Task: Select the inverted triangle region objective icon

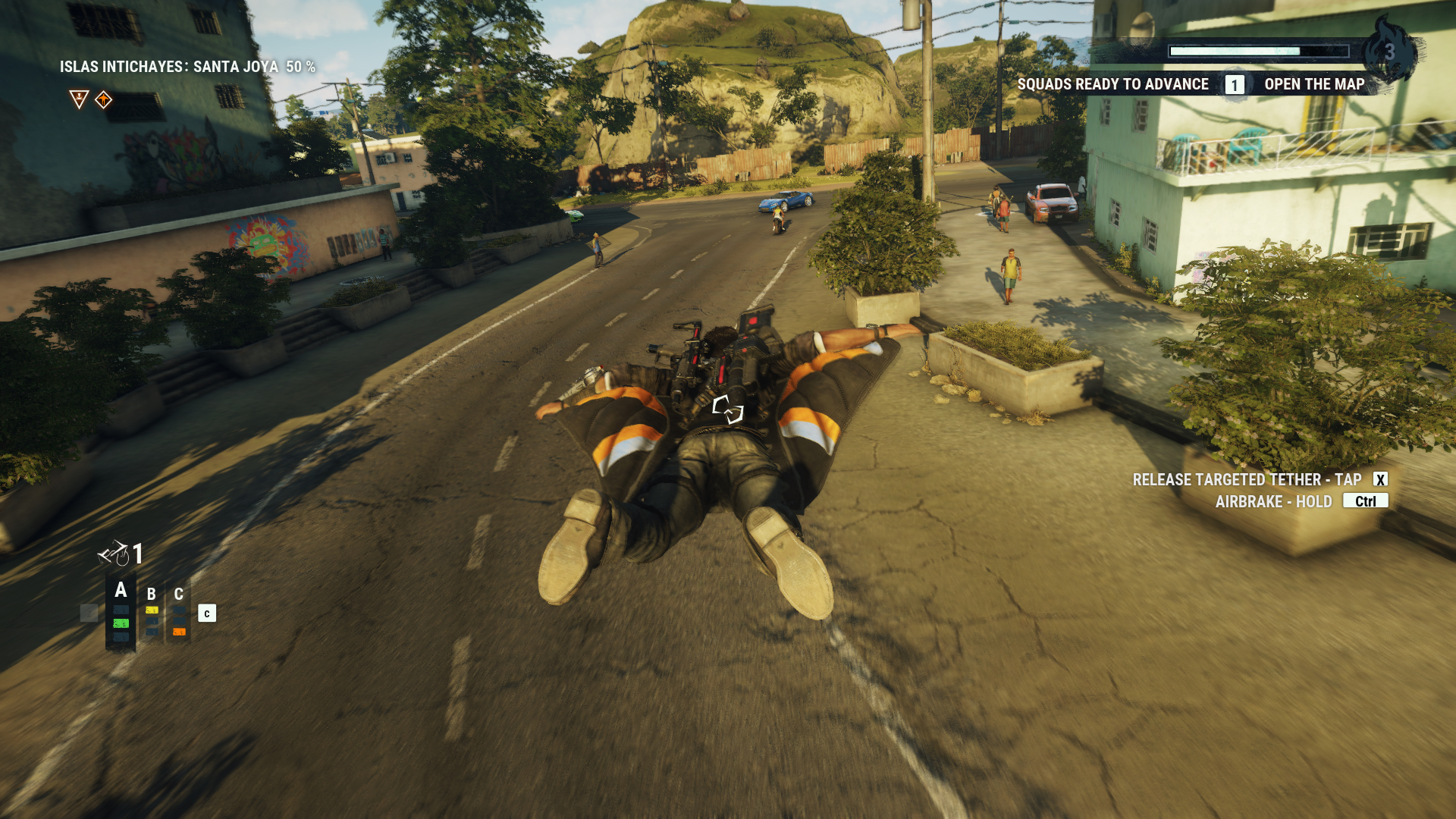Action: click(x=79, y=99)
